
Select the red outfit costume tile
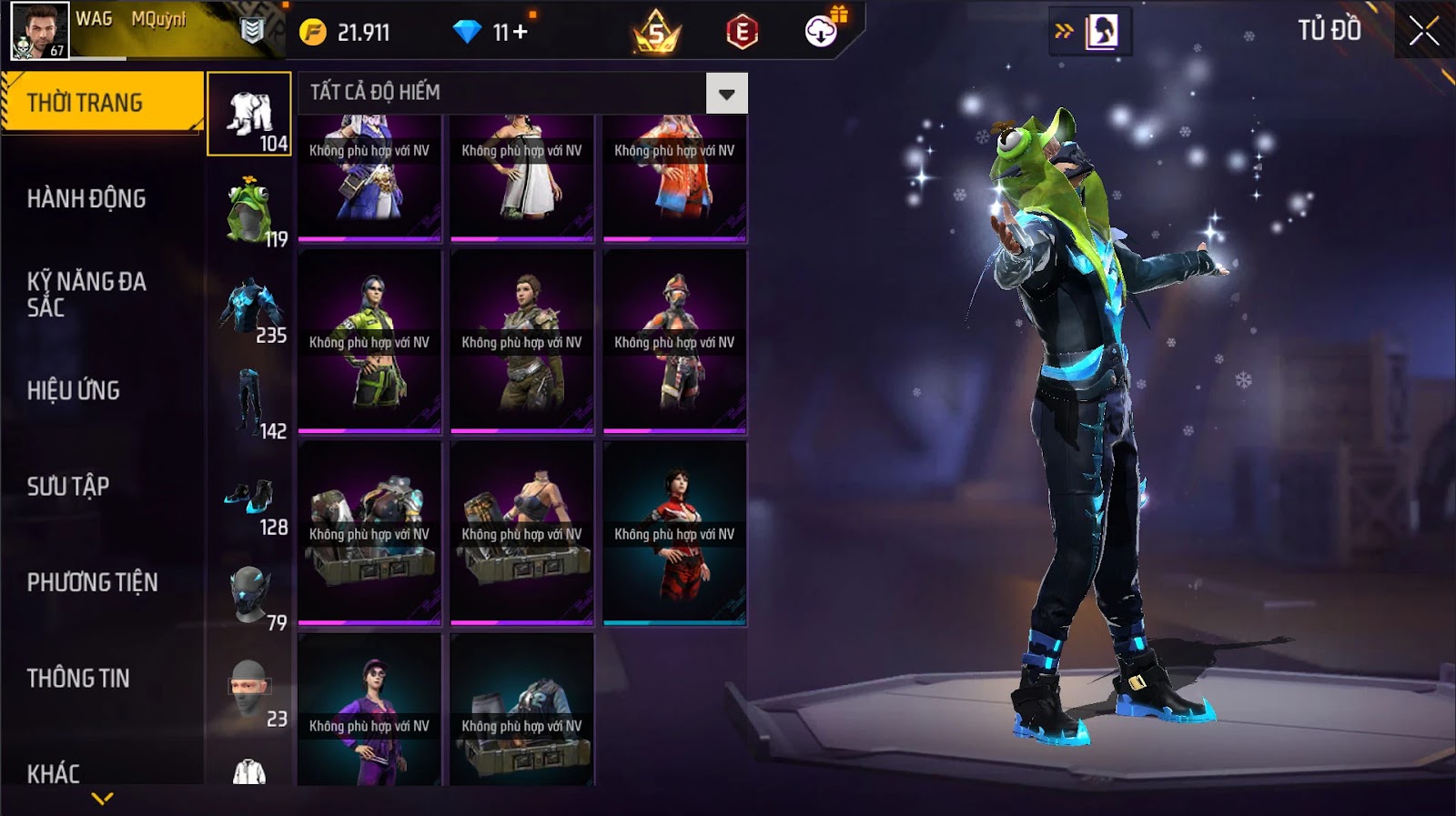(x=674, y=533)
